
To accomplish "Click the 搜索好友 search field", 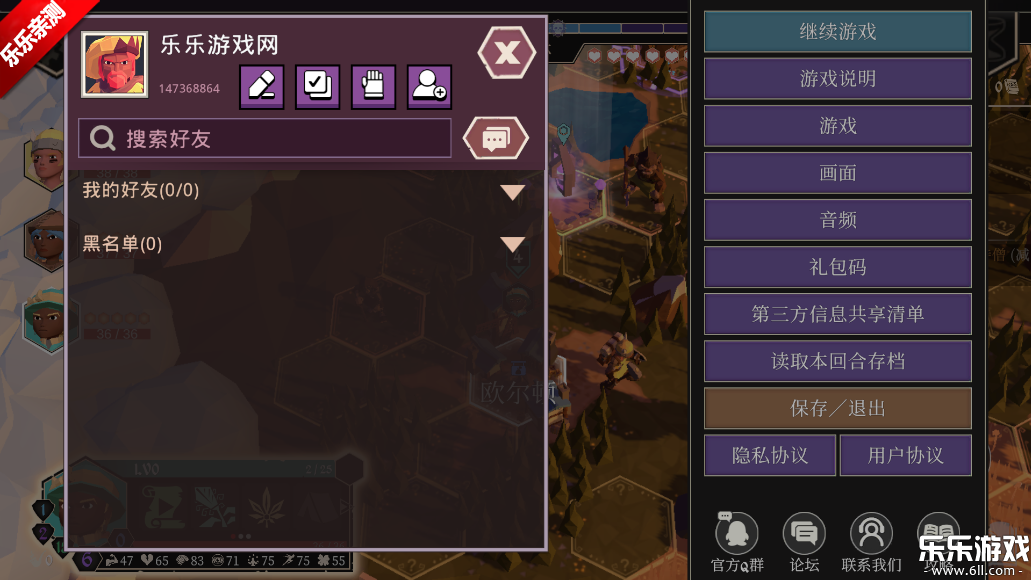I will [265, 139].
